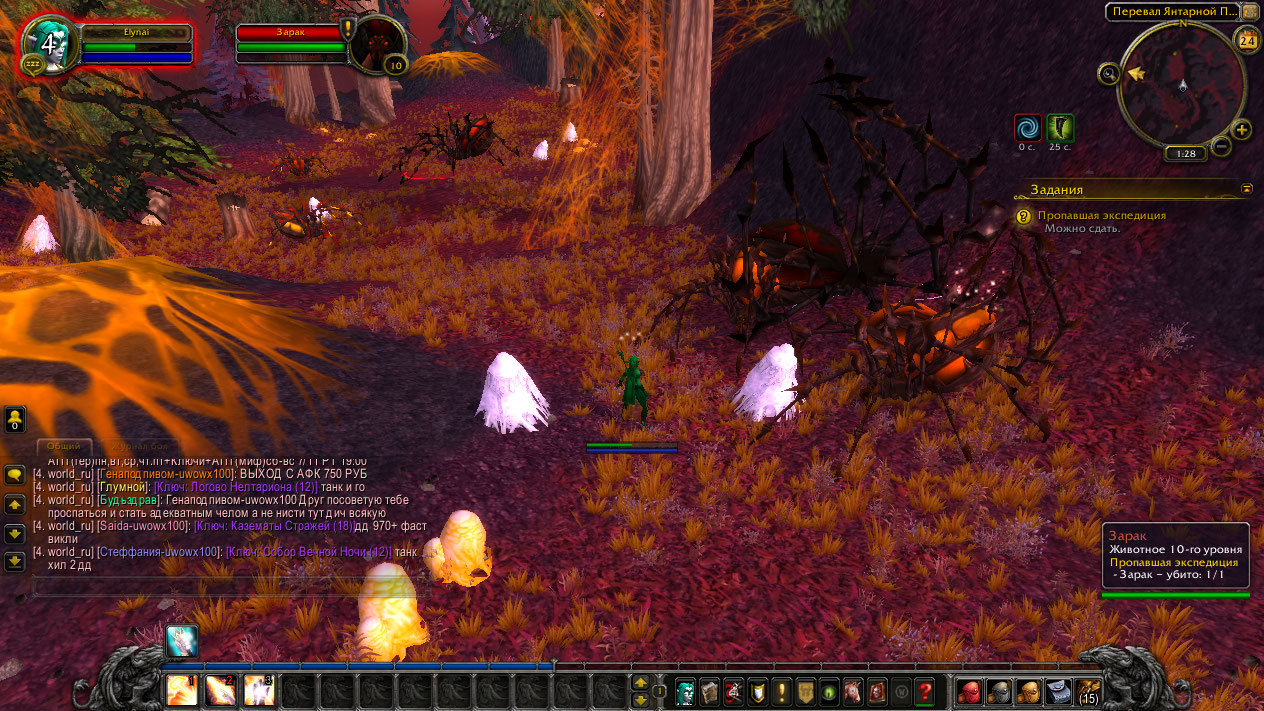Open the red question mark help button

tap(925, 691)
